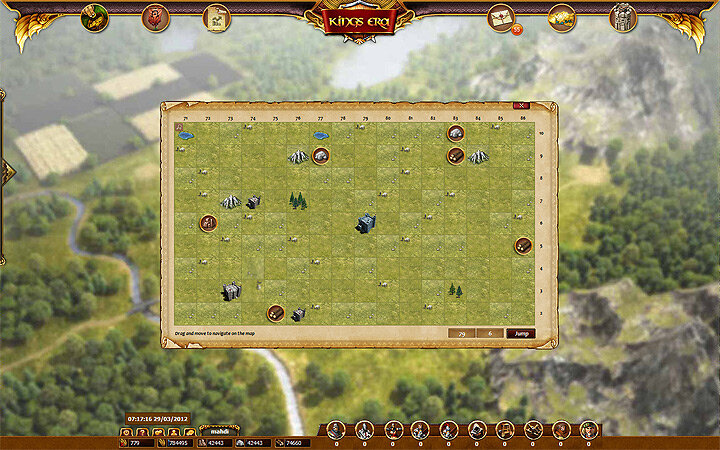Open the scroll icon in top bar

[216, 17]
